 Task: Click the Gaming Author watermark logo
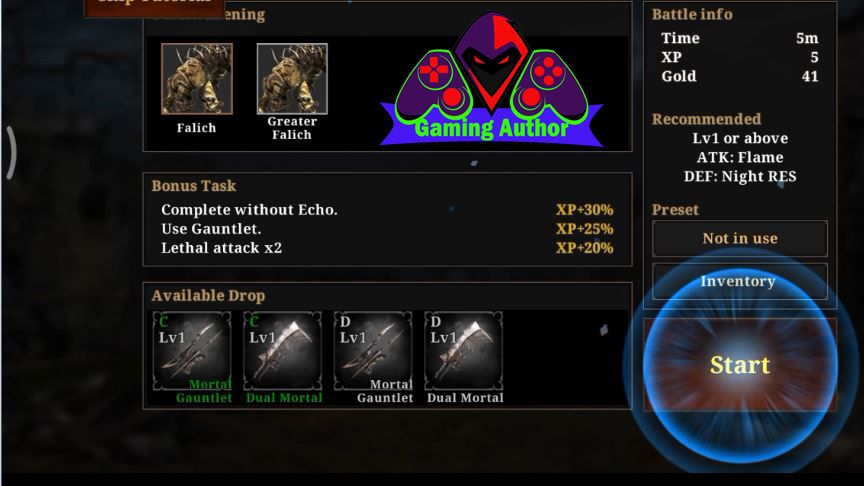491,82
